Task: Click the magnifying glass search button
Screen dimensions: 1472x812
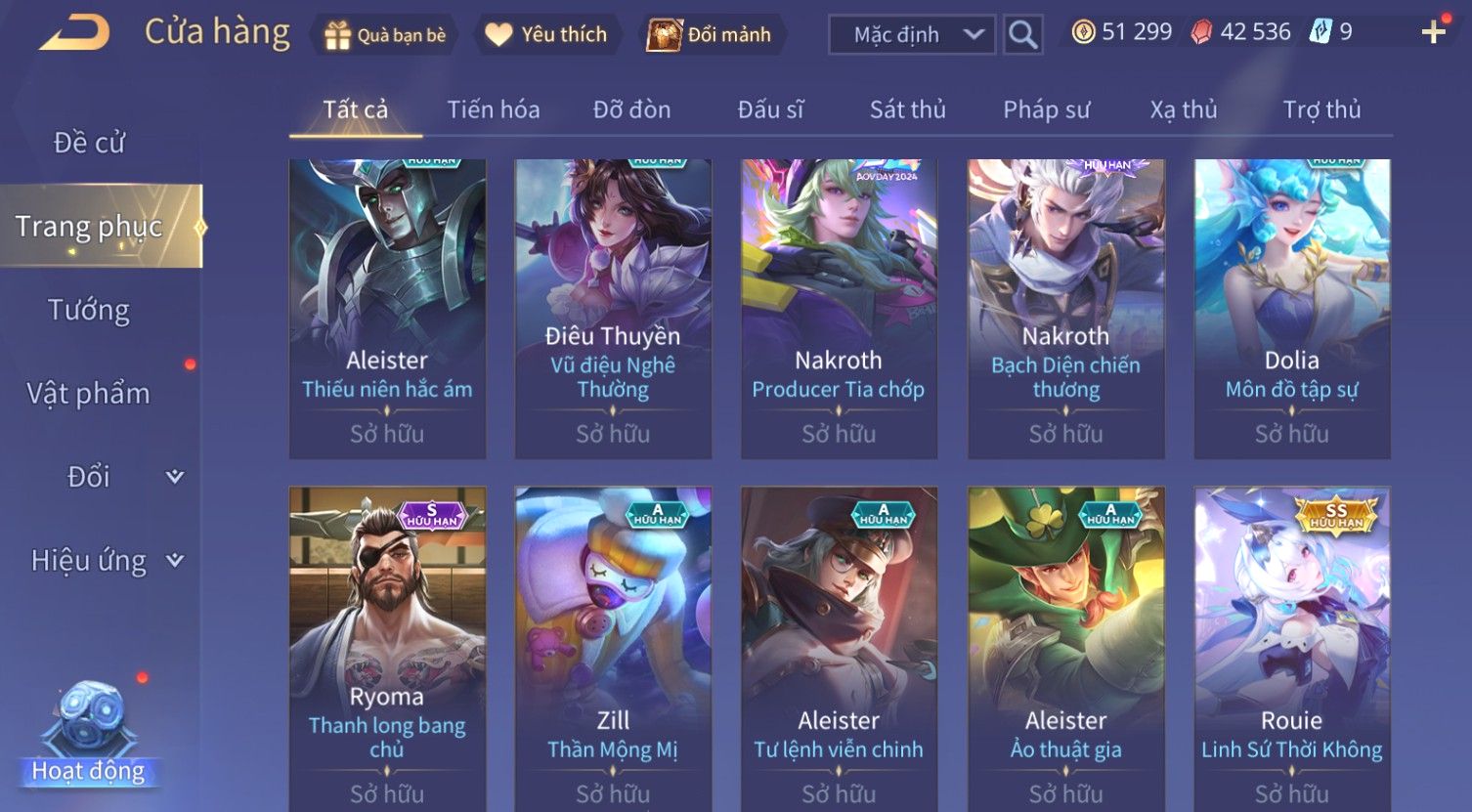Action: [x=1022, y=35]
